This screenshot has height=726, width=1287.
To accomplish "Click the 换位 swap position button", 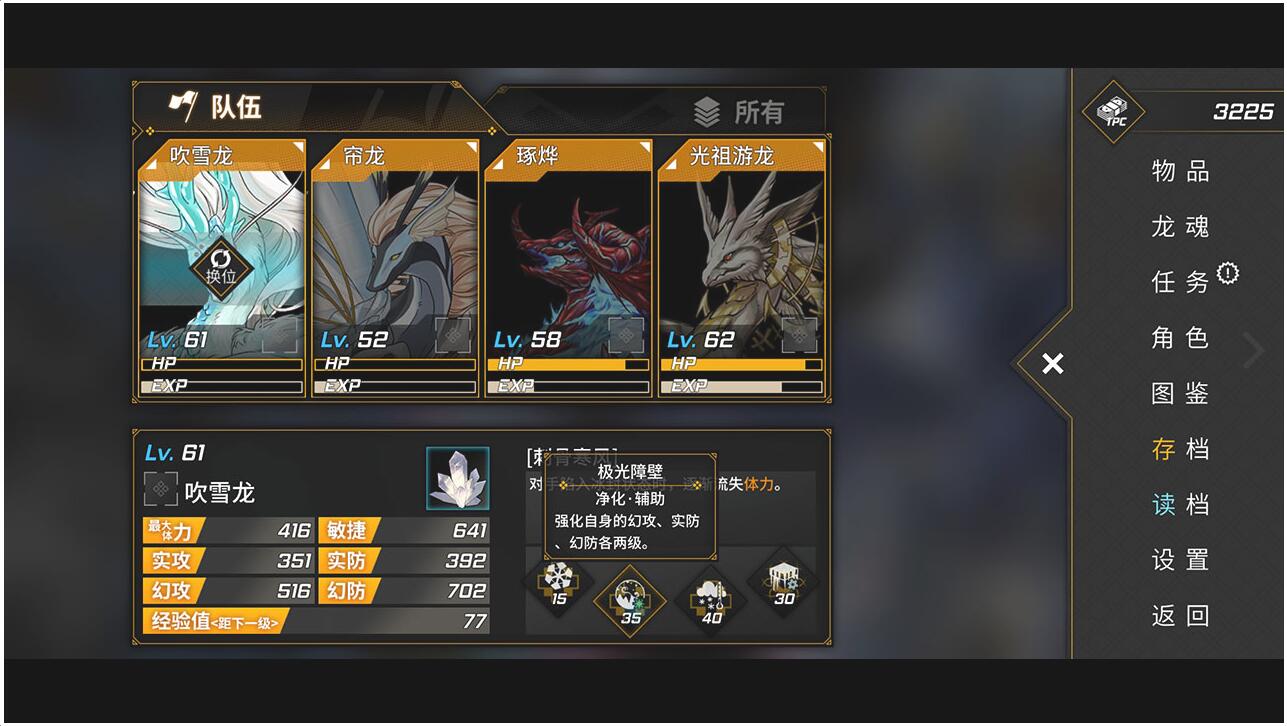I will pyautogui.click(x=221, y=267).
